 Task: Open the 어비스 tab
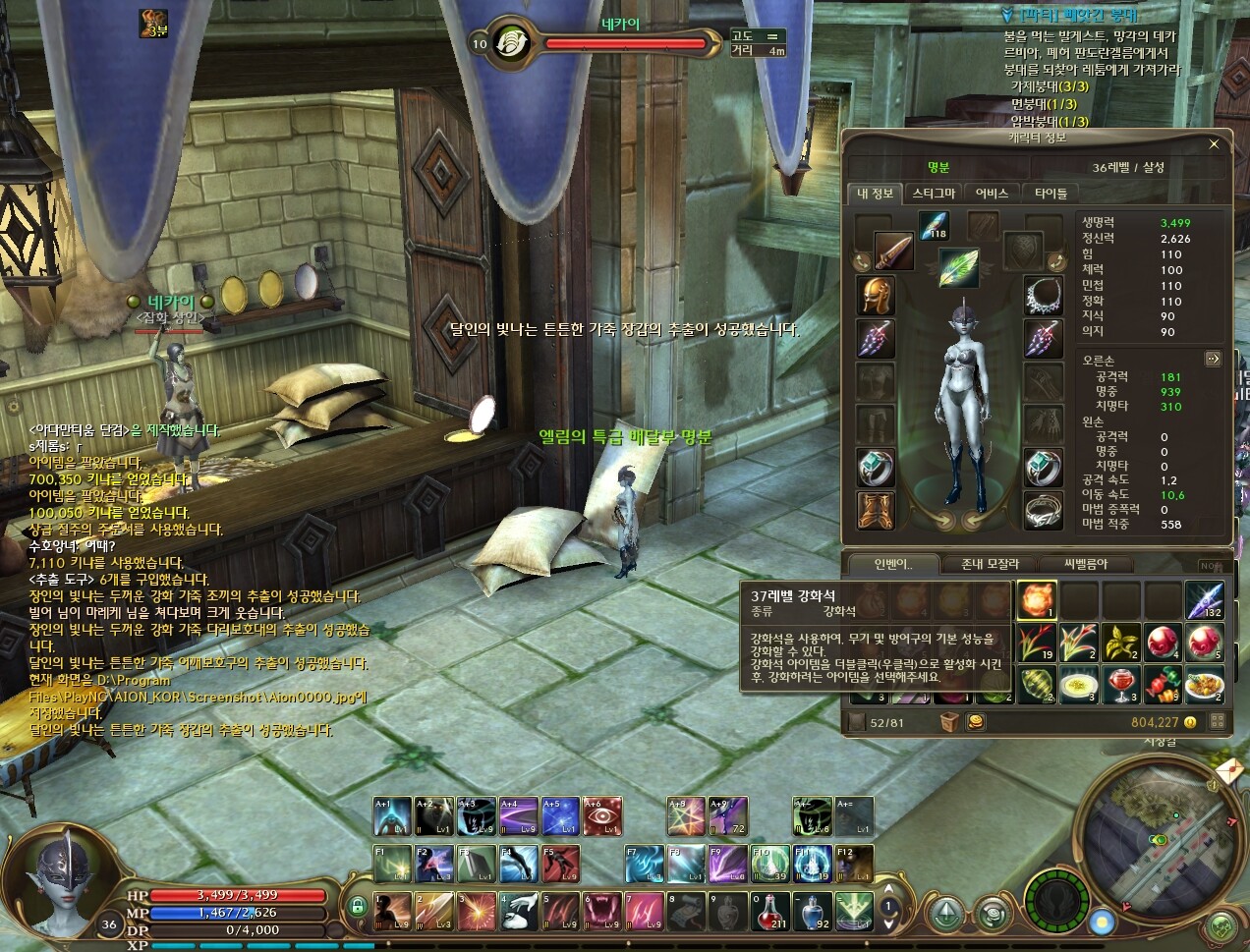click(992, 194)
